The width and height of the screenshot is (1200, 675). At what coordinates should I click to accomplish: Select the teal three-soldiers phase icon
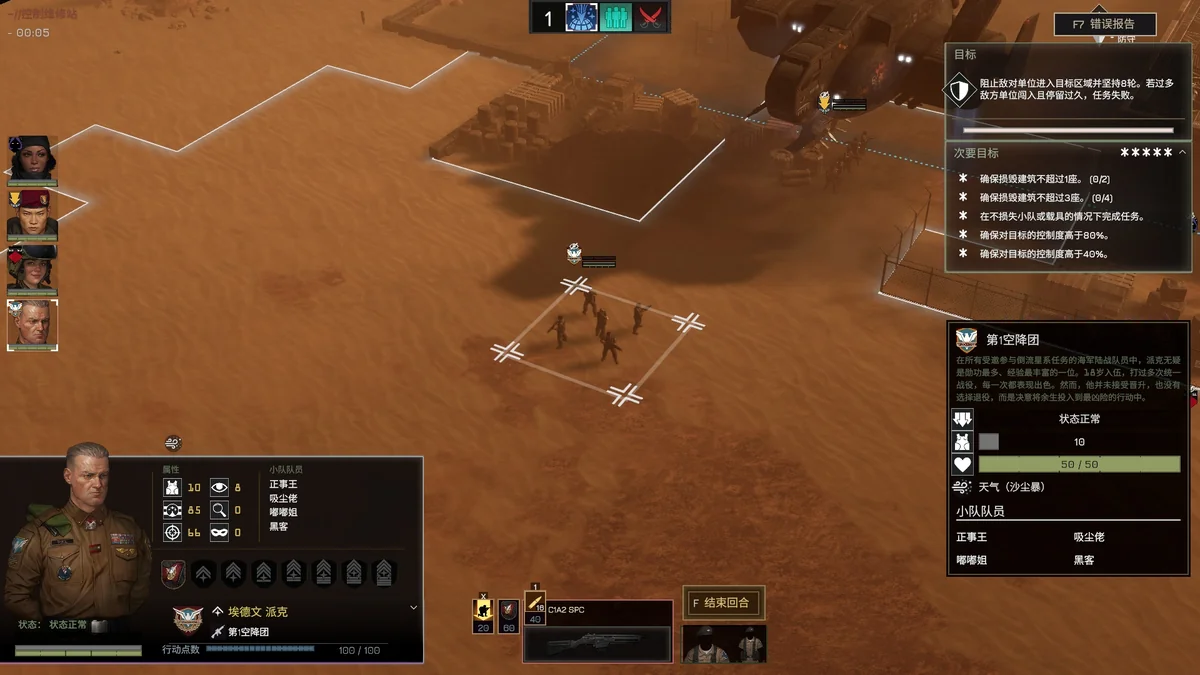(616, 18)
